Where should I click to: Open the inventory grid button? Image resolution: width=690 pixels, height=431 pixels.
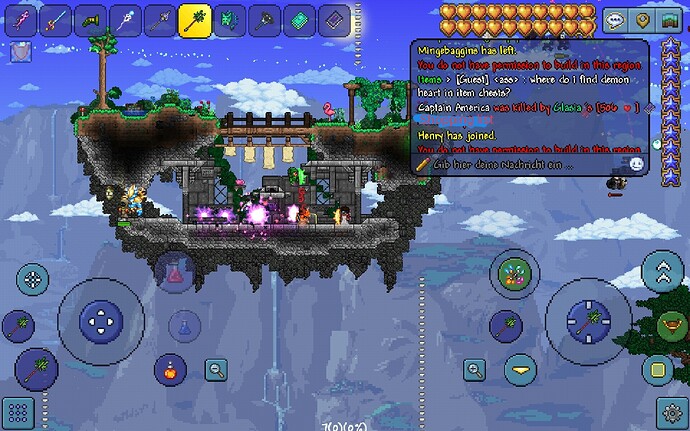point(18,412)
